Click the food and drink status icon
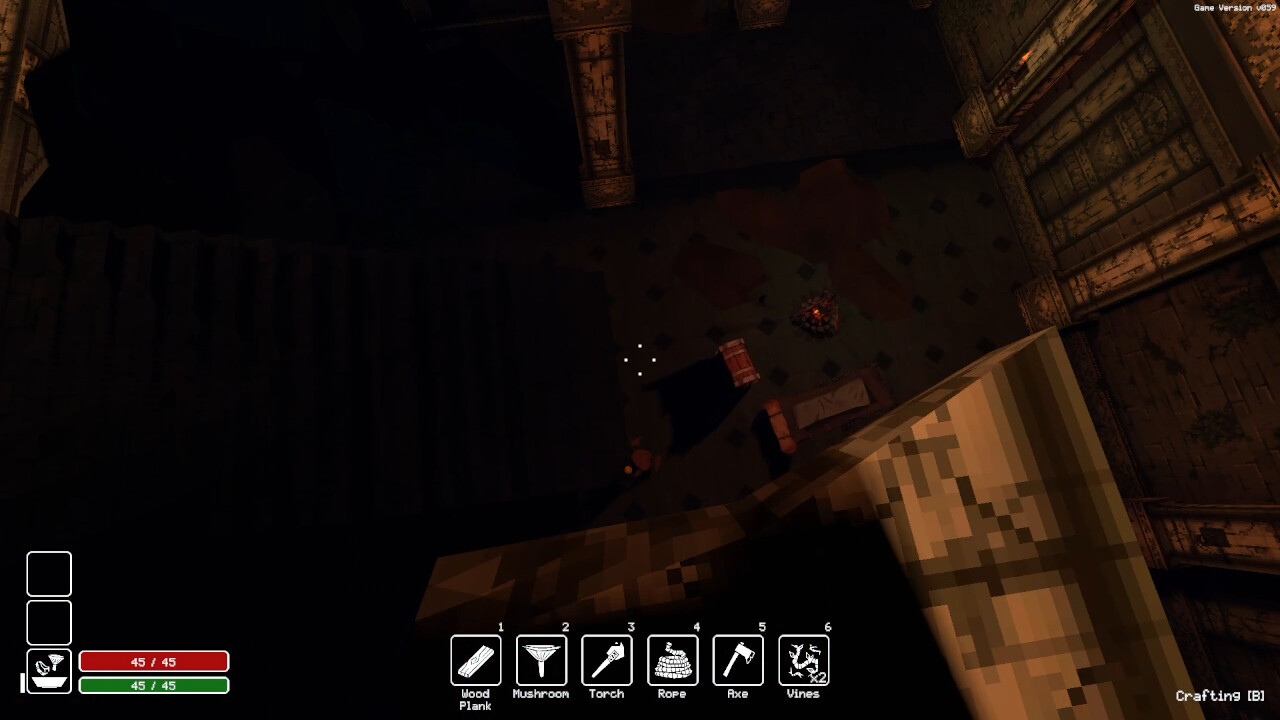 pos(48,672)
